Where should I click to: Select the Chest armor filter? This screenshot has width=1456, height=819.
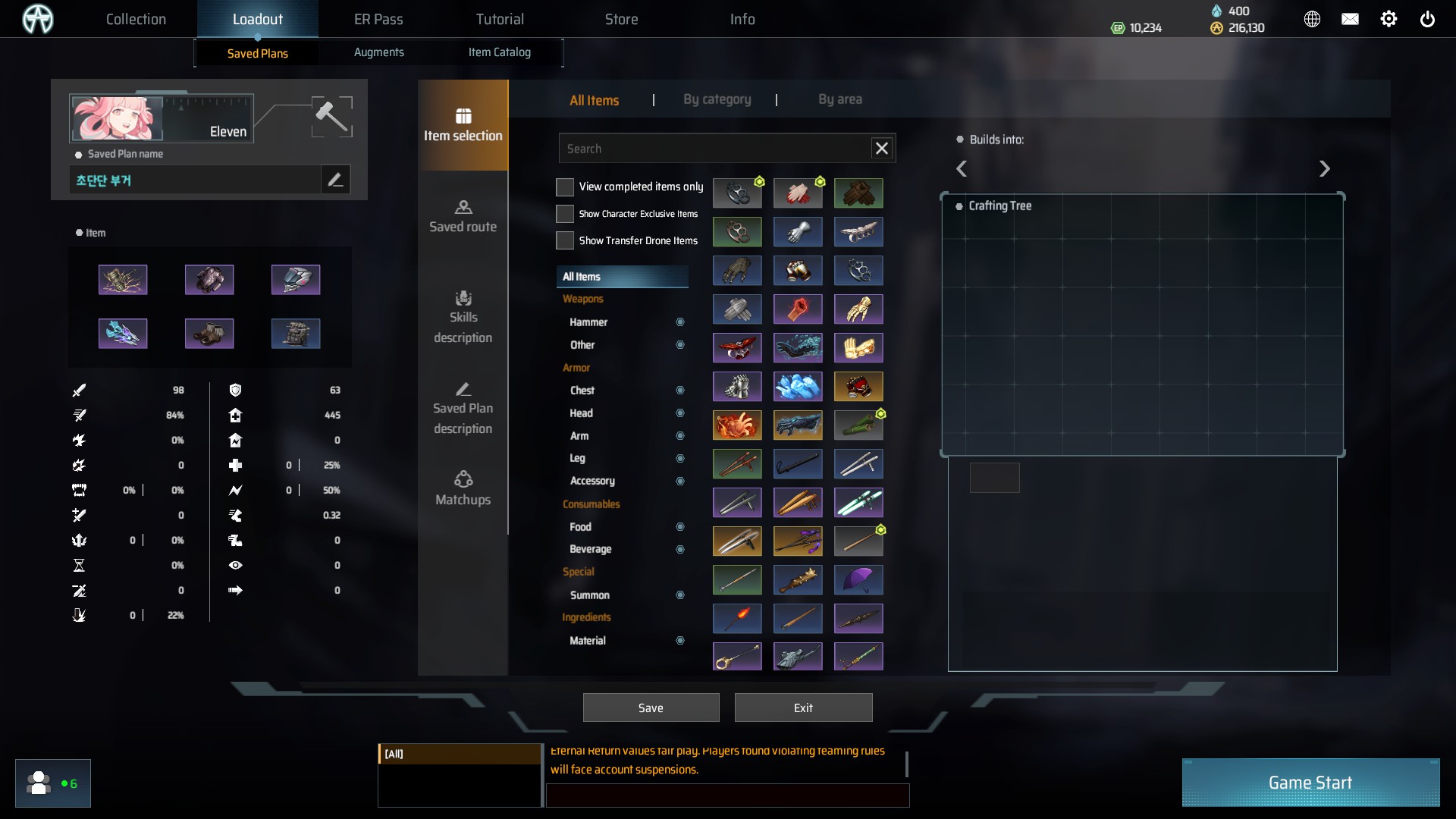pyautogui.click(x=582, y=391)
